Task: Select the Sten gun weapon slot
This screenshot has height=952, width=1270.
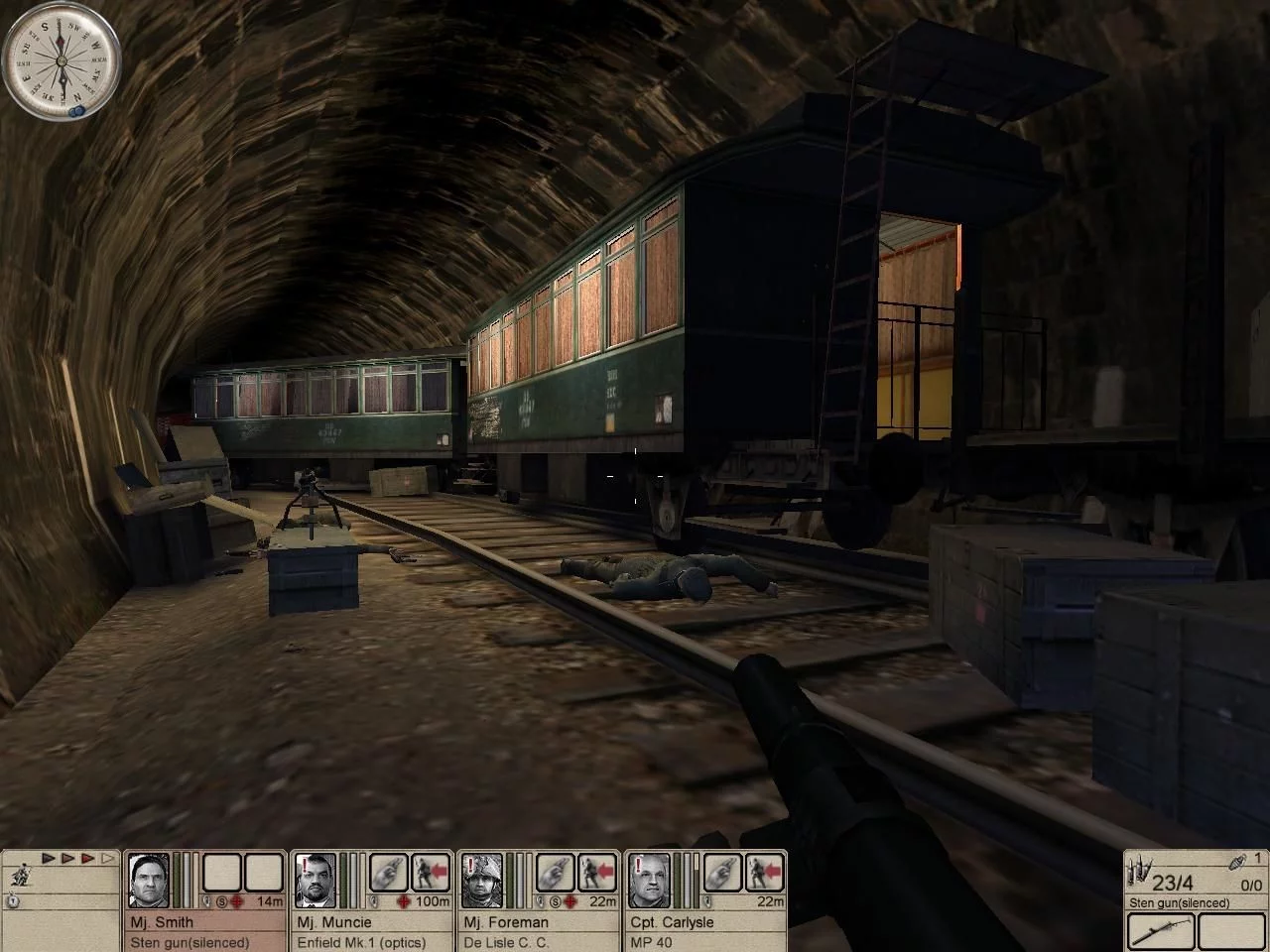Action: click(1159, 932)
